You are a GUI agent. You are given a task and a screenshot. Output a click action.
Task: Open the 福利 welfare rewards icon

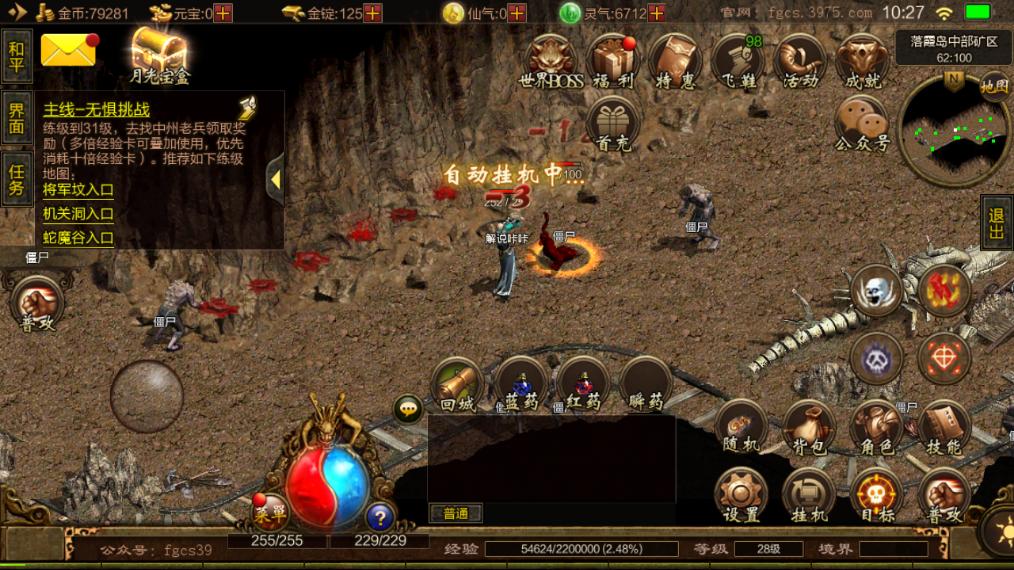coord(613,60)
